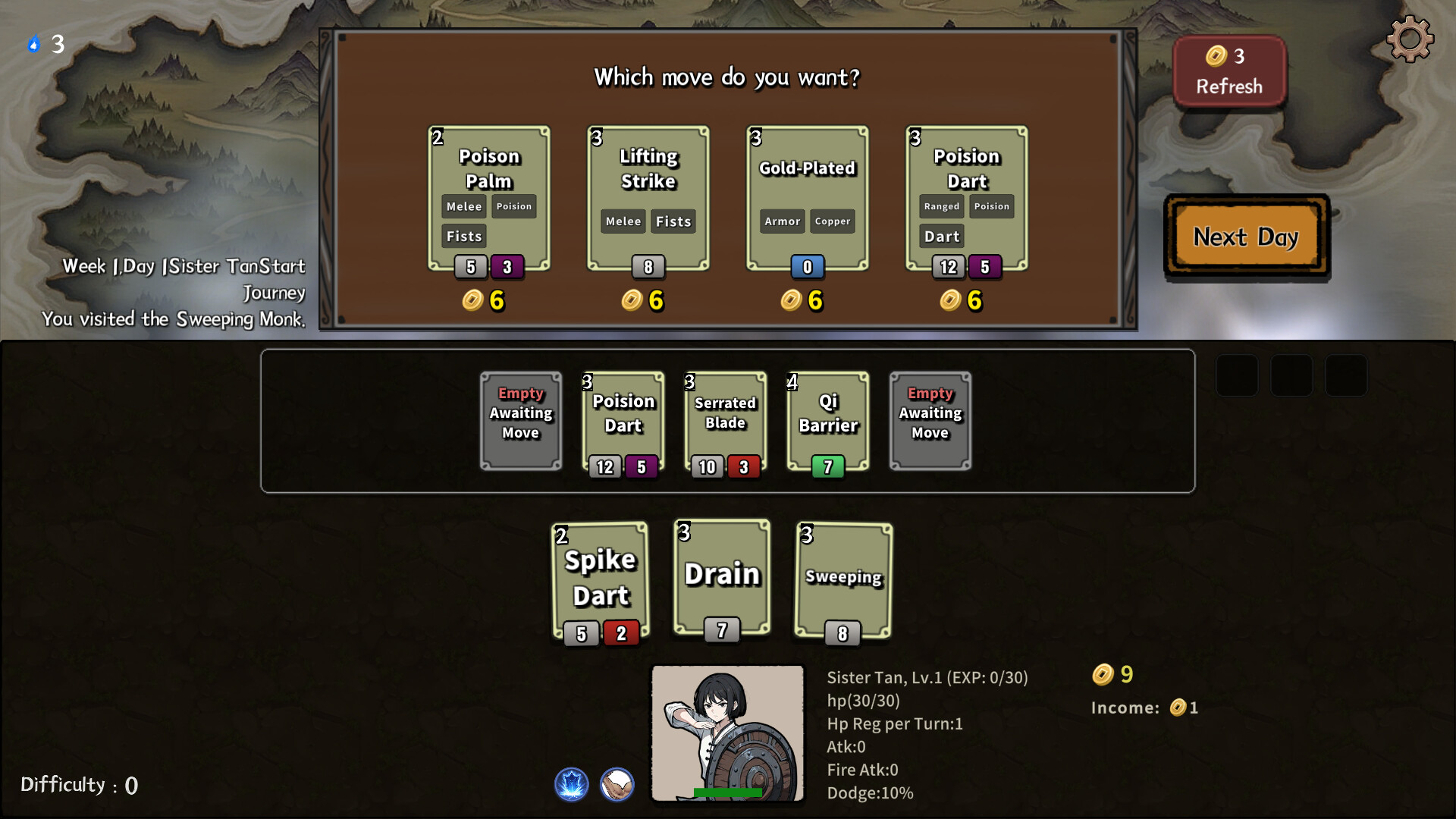Advance with the Next Day button
The image size is (1456, 819).
(x=1246, y=237)
